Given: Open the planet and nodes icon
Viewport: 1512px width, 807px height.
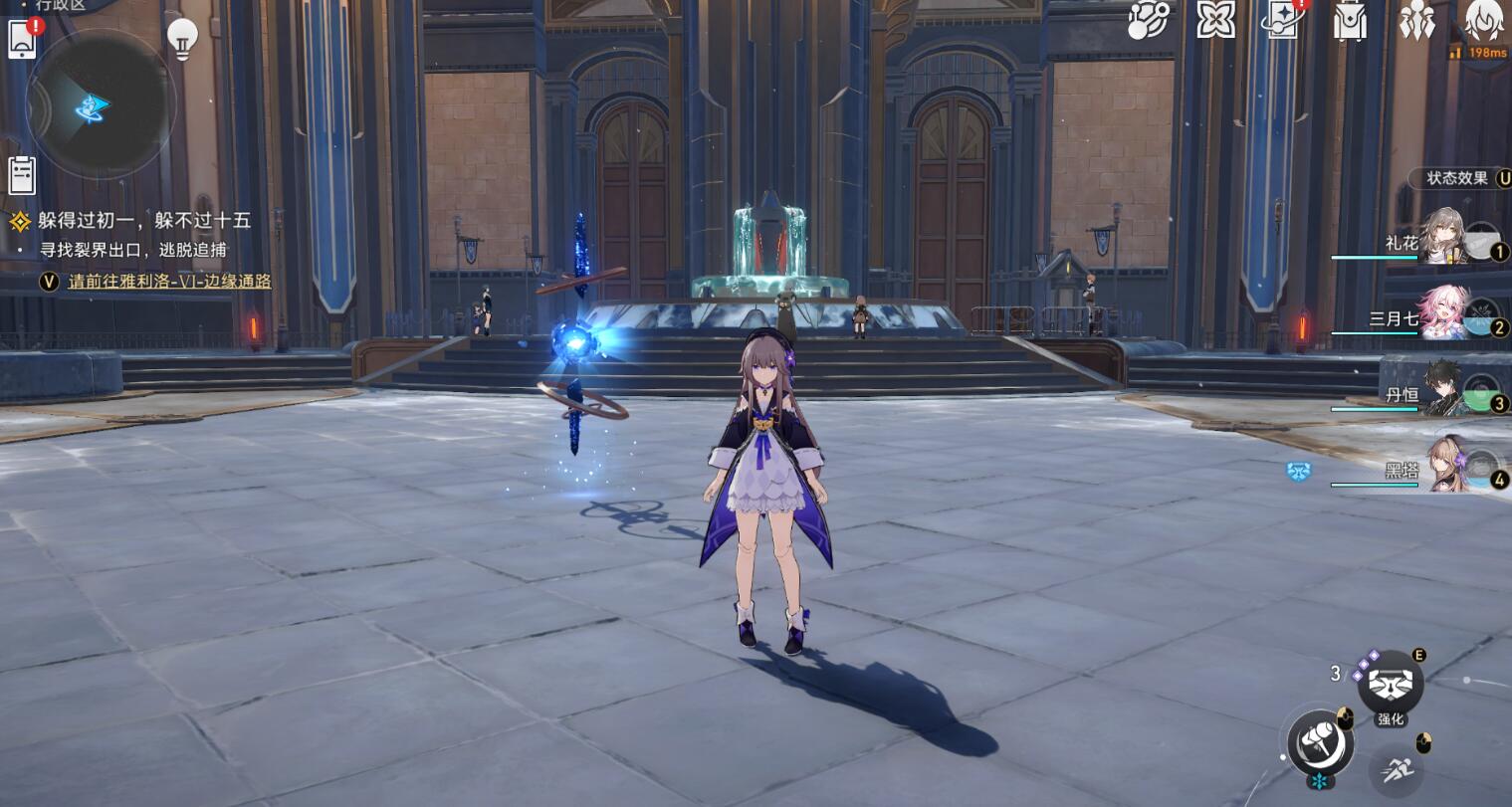Looking at the screenshot, I should click(x=1149, y=20).
